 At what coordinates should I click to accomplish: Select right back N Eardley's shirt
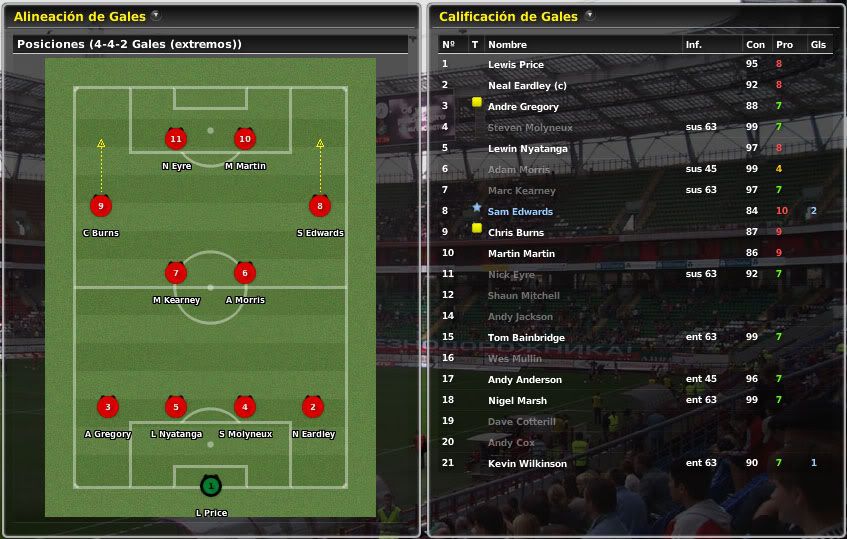point(313,407)
